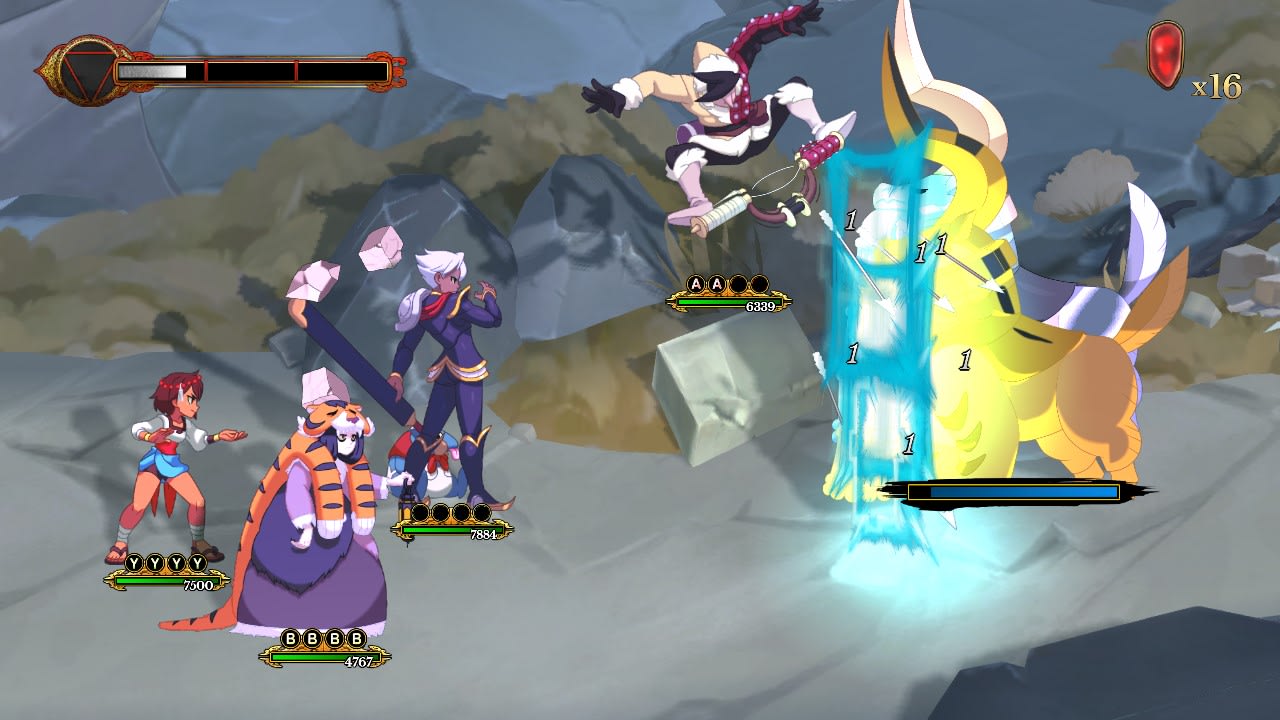The width and height of the screenshot is (1280, 720).
Task: Click the leftmost empty pip on the 7884 meter
Action: 419,512
